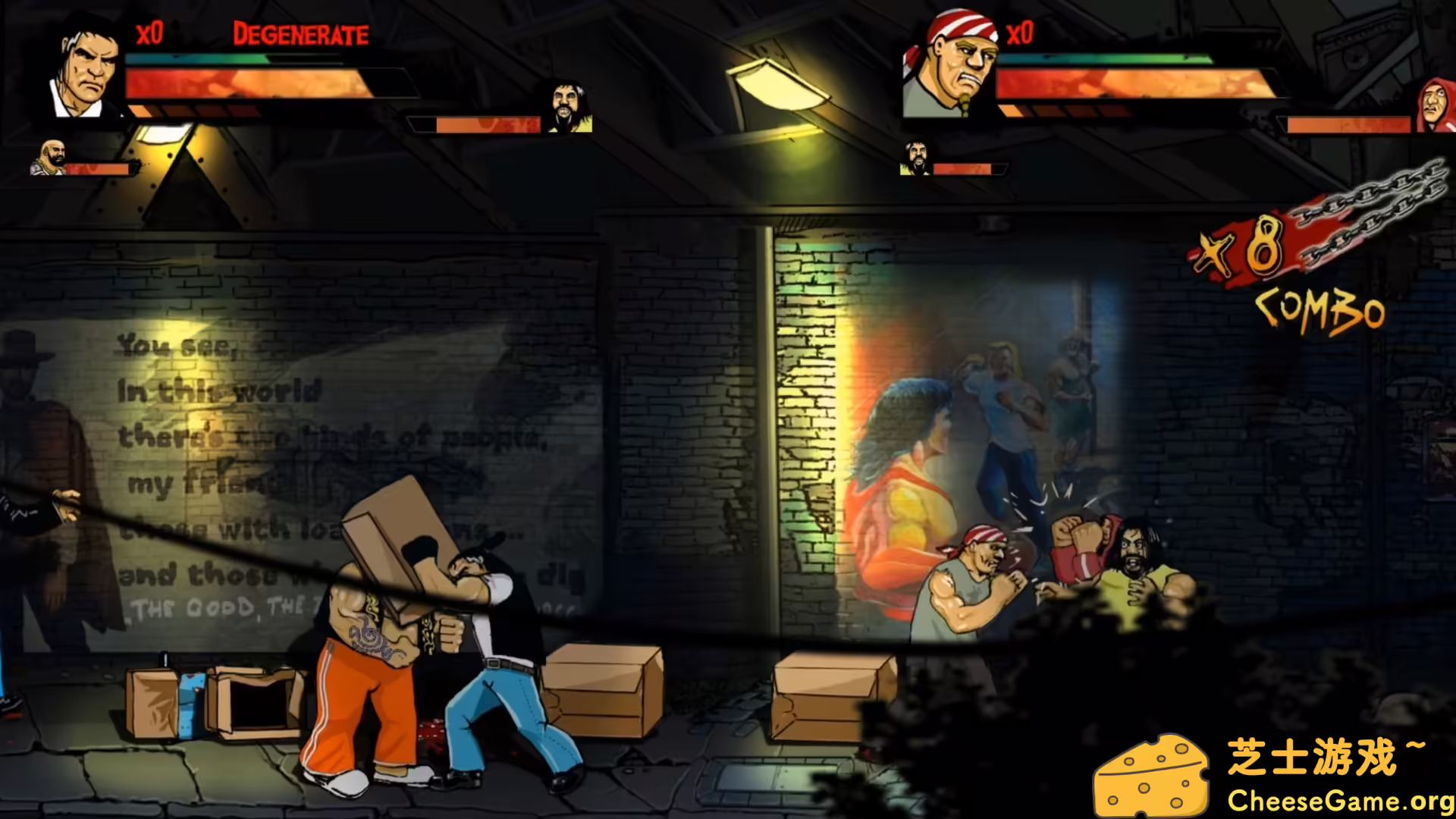Expand the DEGENERATE title banner
The height and width of the screenshot is (819, 1456).
tap(300, 34)
